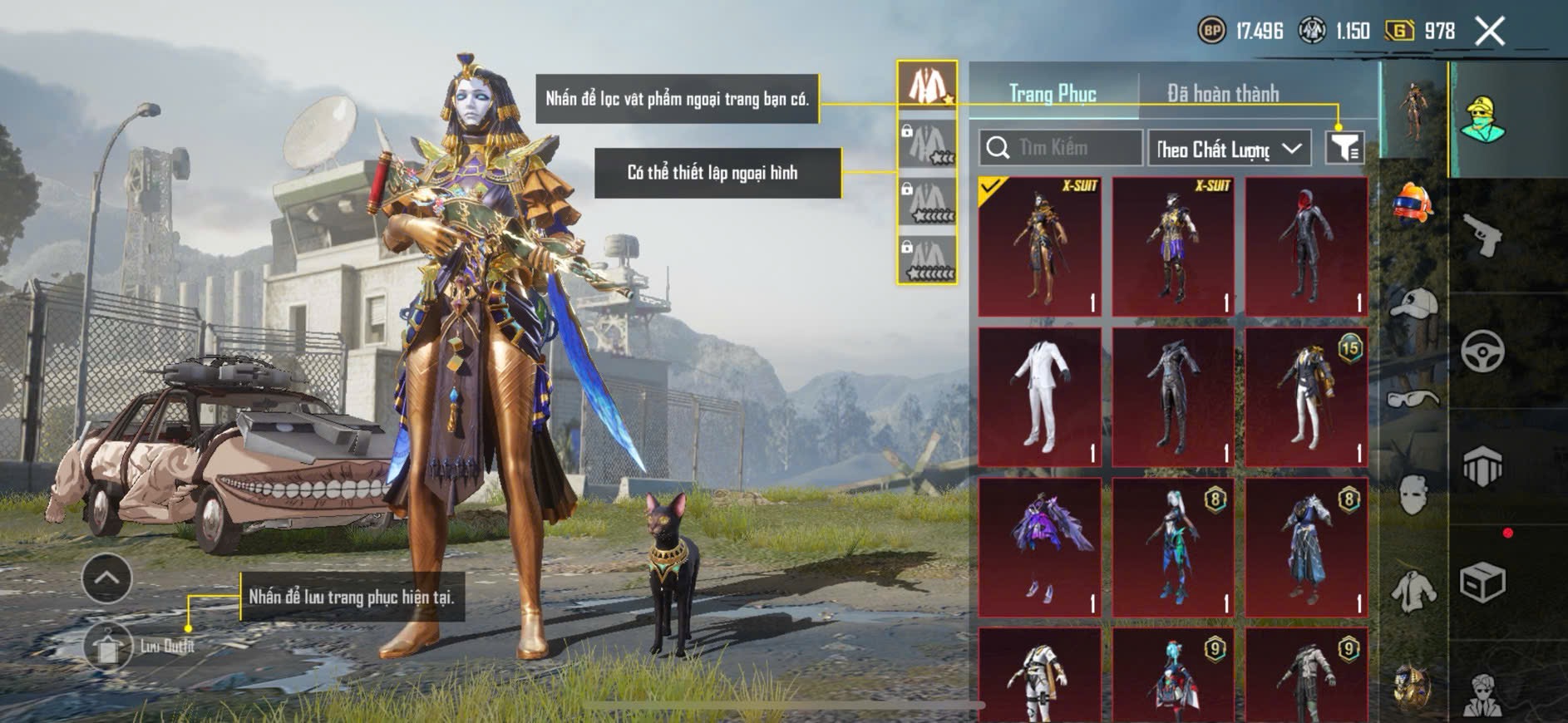
Task: Show the baseball cap headwear category
Action: 1413,305
